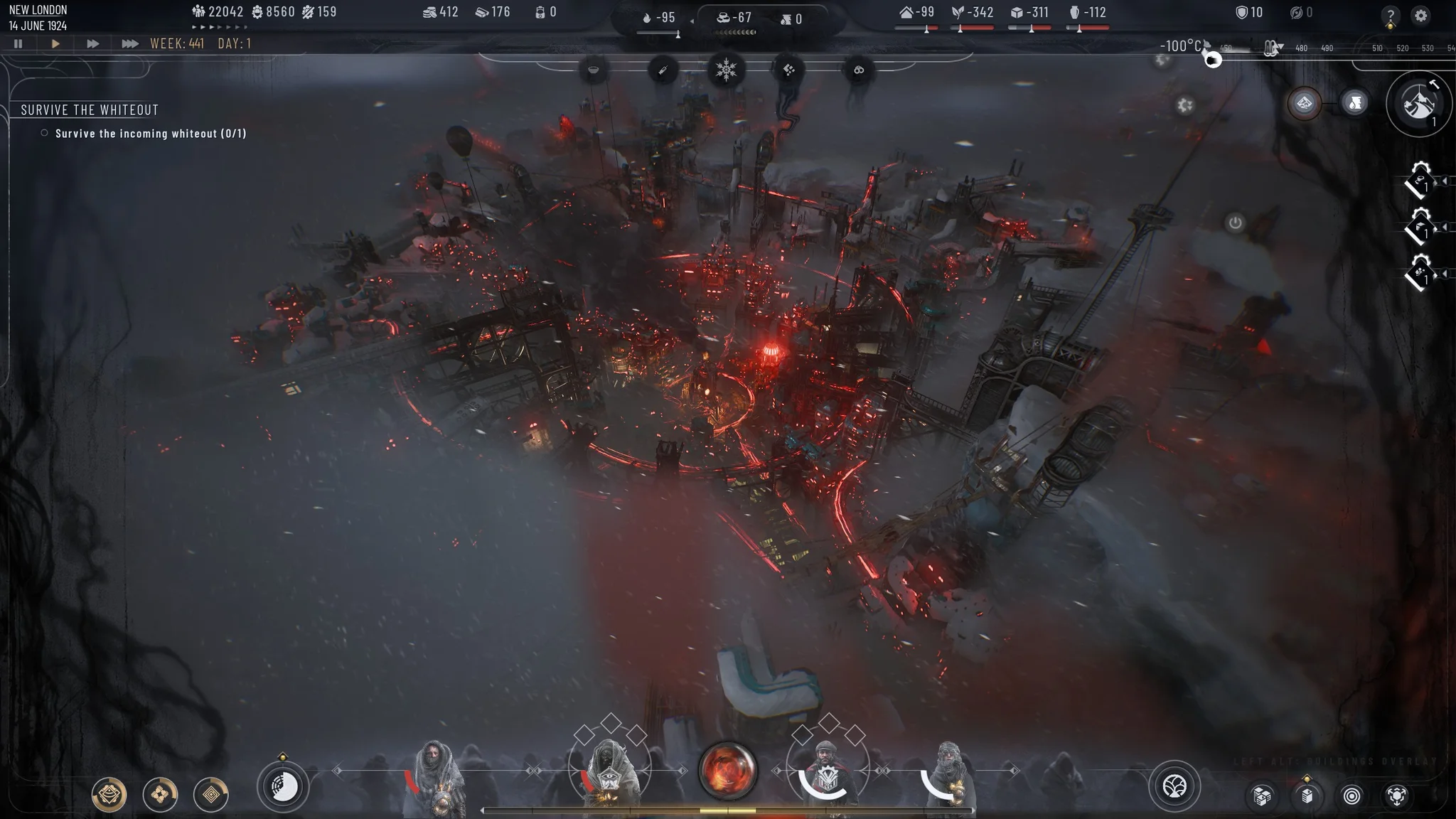Open the round tree-emblem button at bottom right
Screen dimensions: 1456x819
tap(1174, 786)
